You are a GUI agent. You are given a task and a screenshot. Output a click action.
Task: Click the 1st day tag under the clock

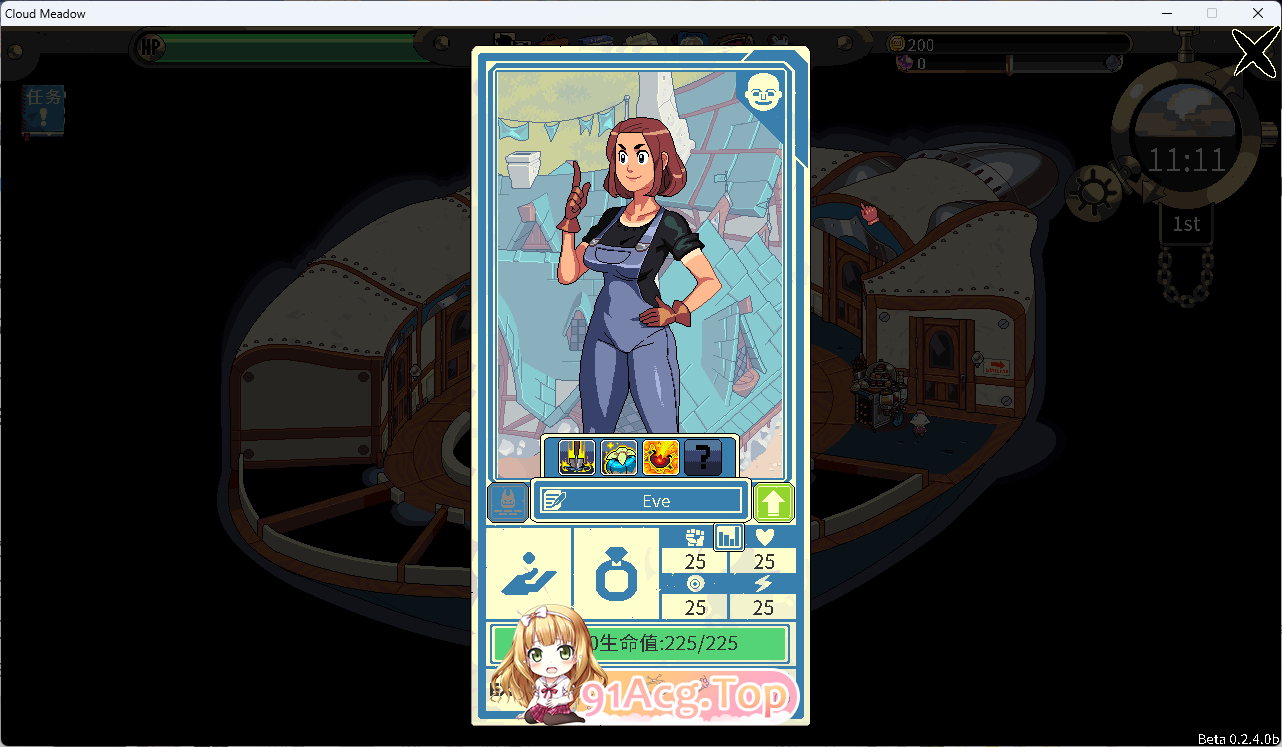(1186, 224)
